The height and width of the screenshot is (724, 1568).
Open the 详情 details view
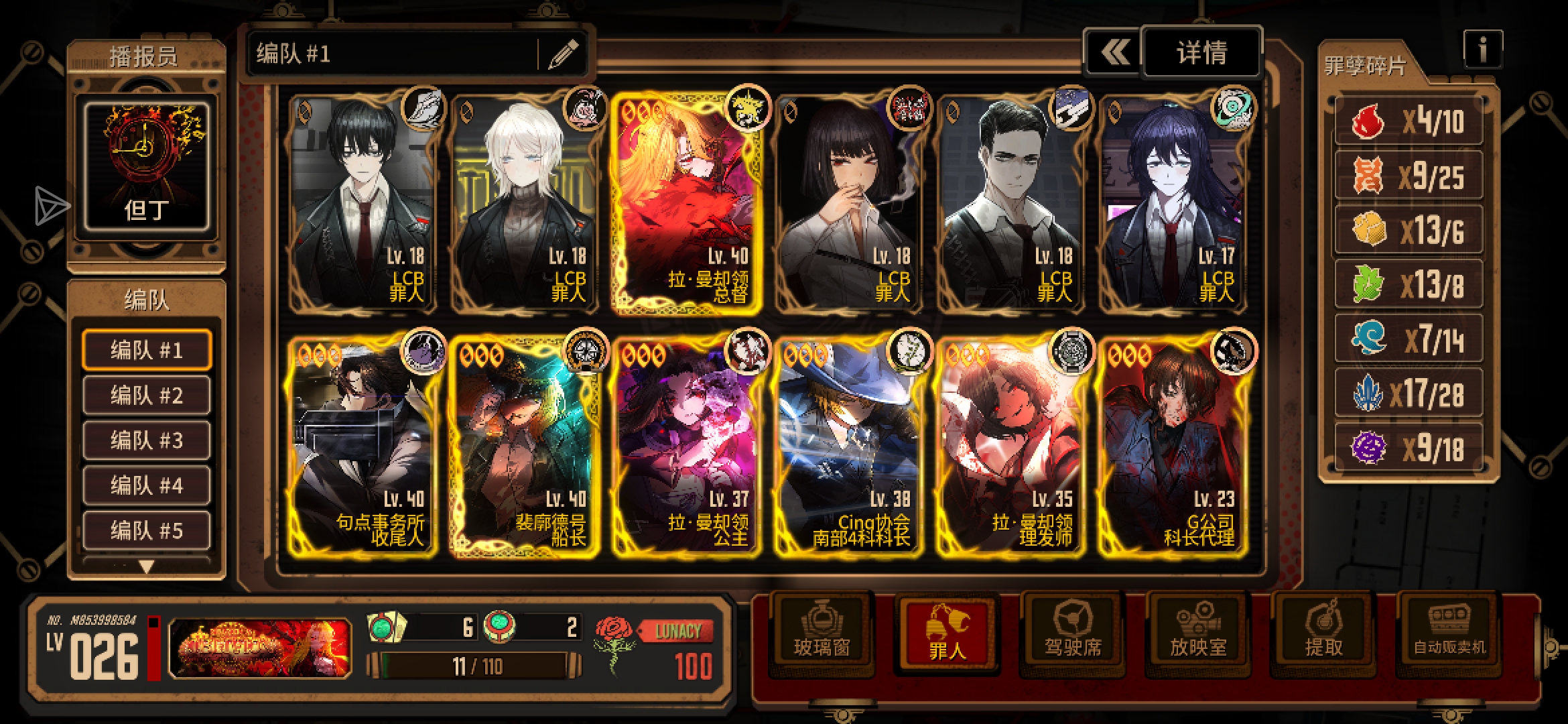point(1201,52)
